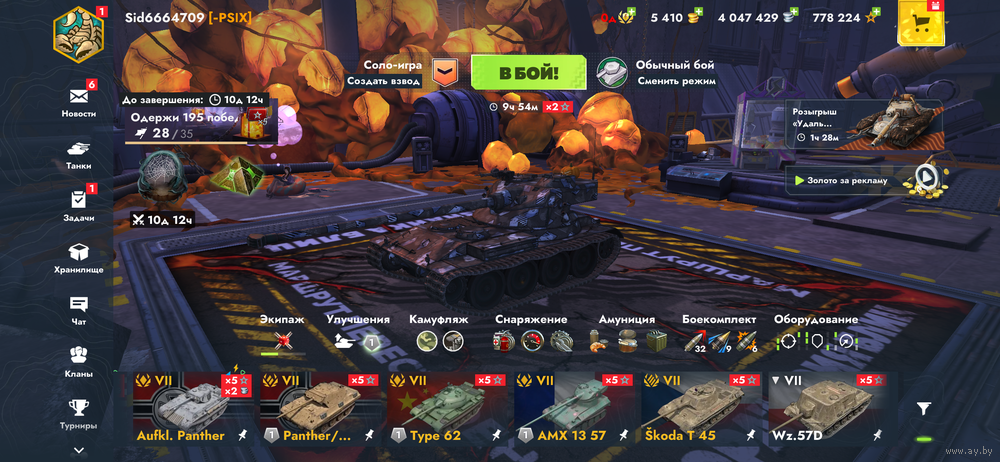Select the Aufkl. Panther tank card
This screenshot has height=462, width=1000.
pyautogui.click(x=193, y=409)
